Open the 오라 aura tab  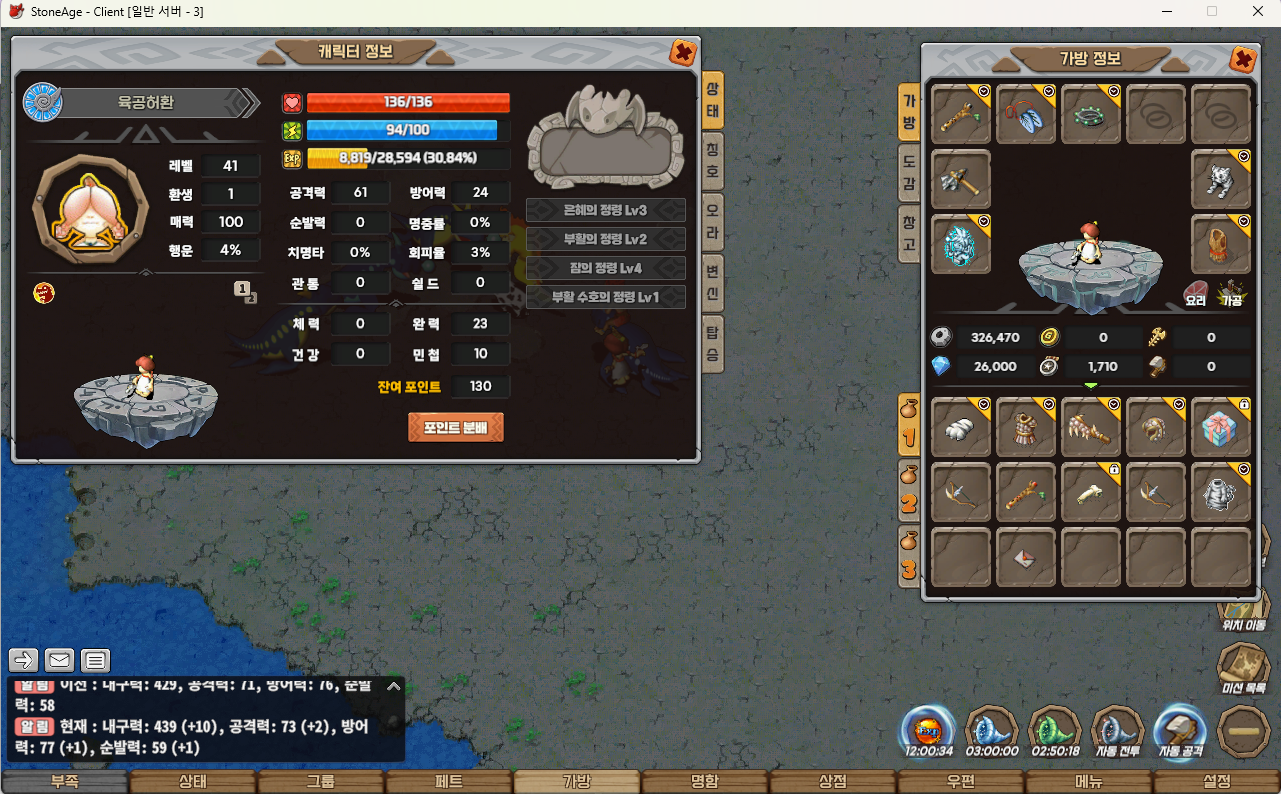712,223
